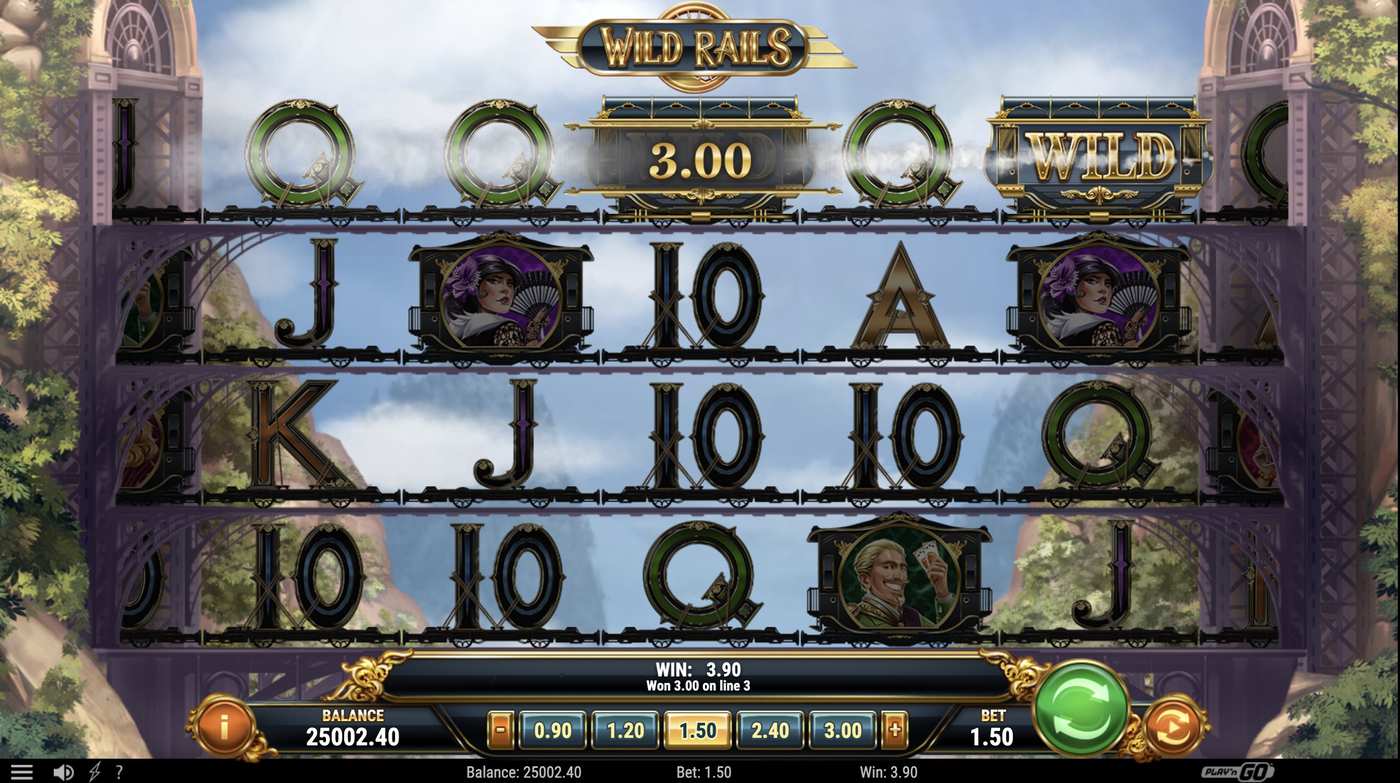Screen dimensions: 1400x783
Task: Click the Balance 25002.40 display
Action: (x=352, y=726)
